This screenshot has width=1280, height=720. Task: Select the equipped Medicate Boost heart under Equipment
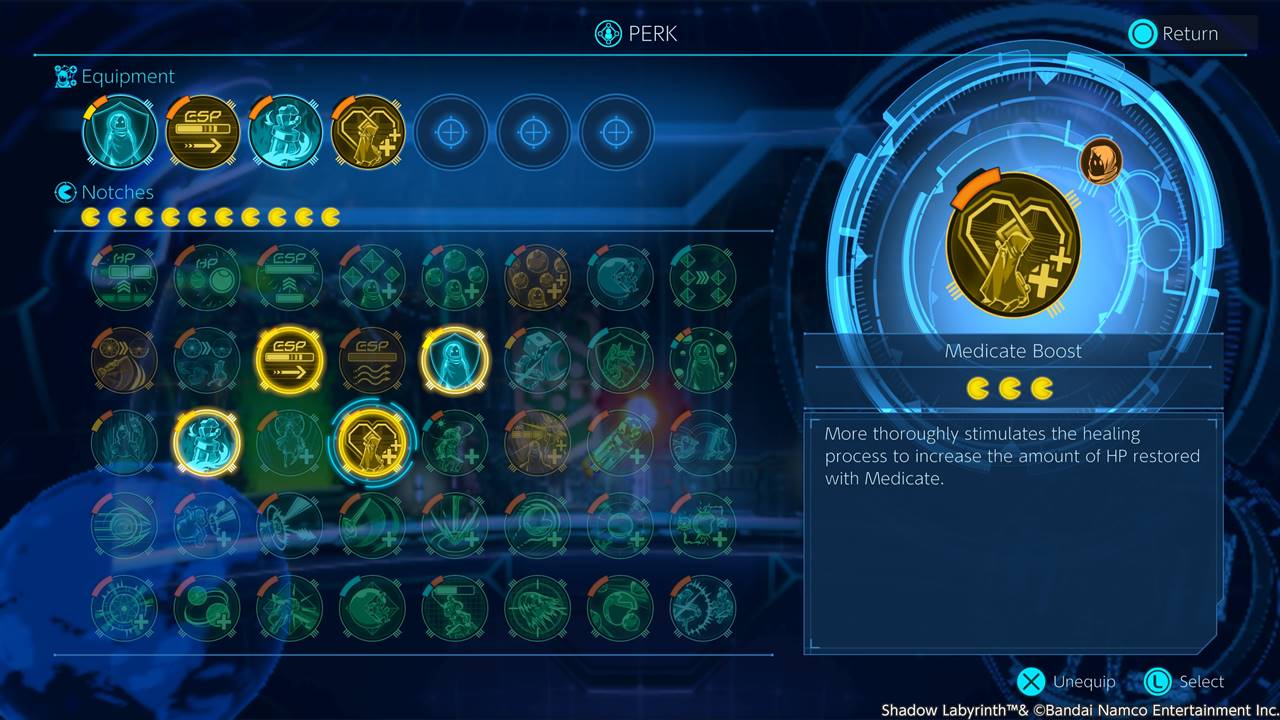[368, 132]
